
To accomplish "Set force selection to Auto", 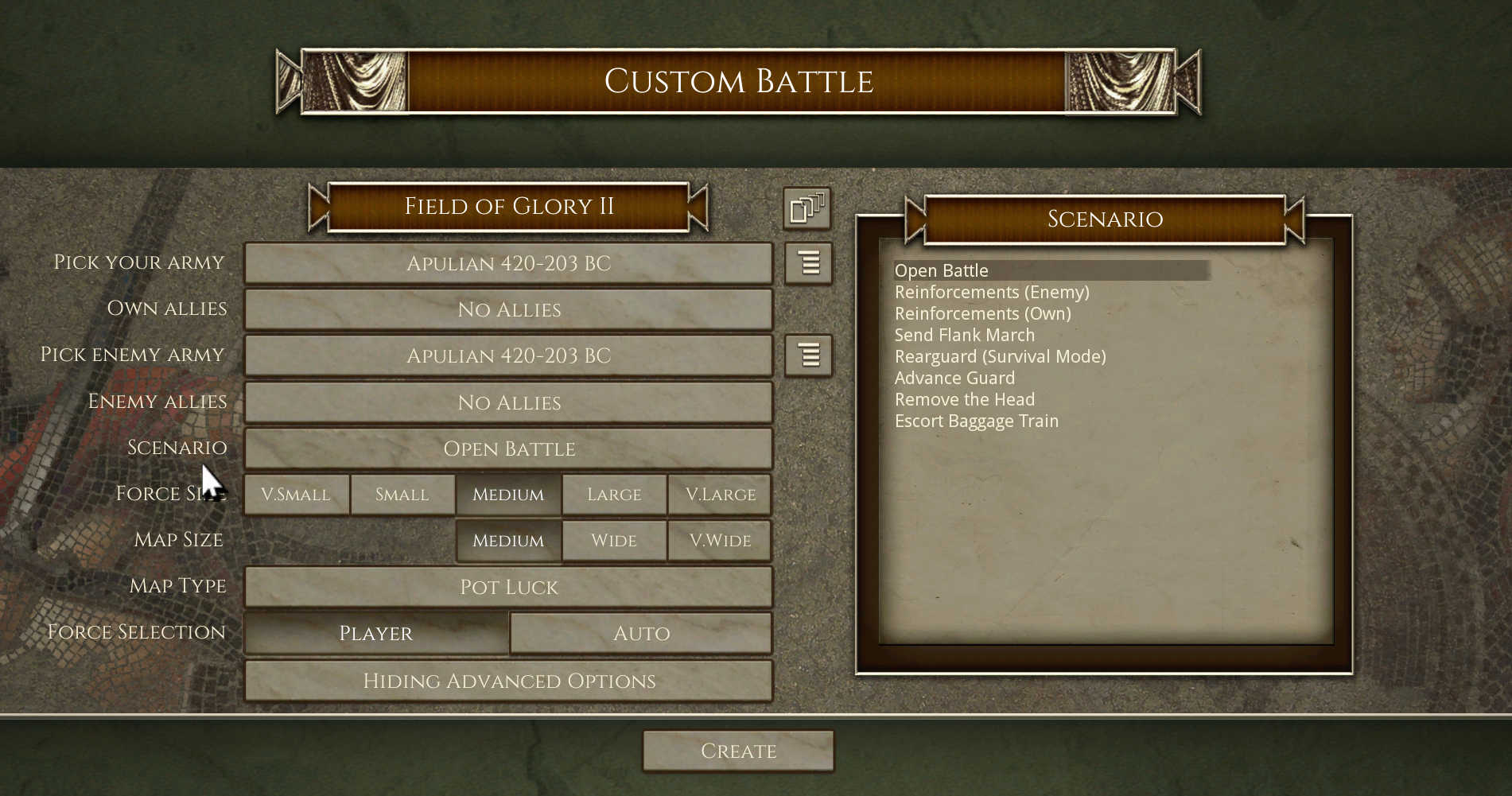I will click(x=641, y=633).
